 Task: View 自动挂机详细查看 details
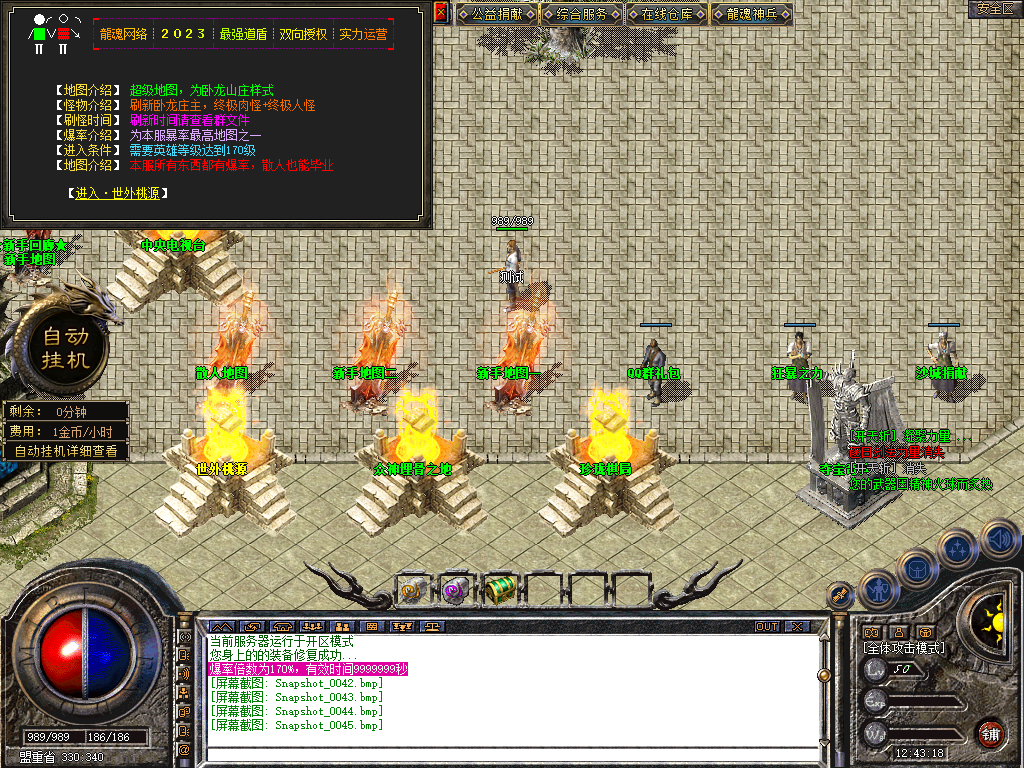pyautogui.click(x=66, y=451)
